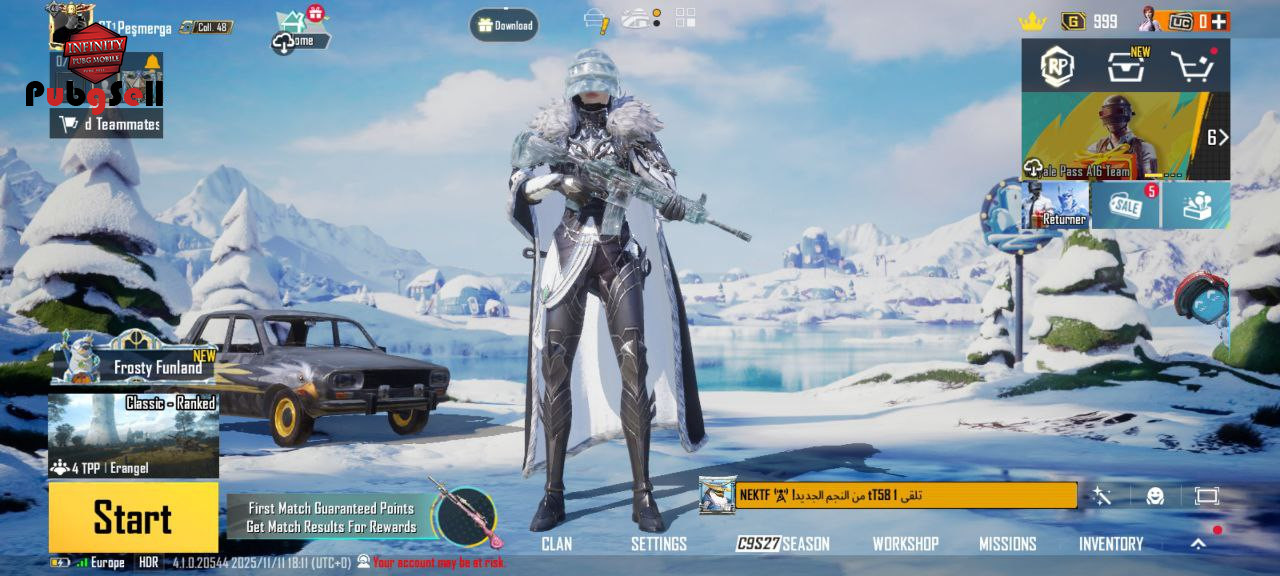This screenshot has height=576, width=1280.
Task: Open the CLAN menu
Action: [556, 544]
